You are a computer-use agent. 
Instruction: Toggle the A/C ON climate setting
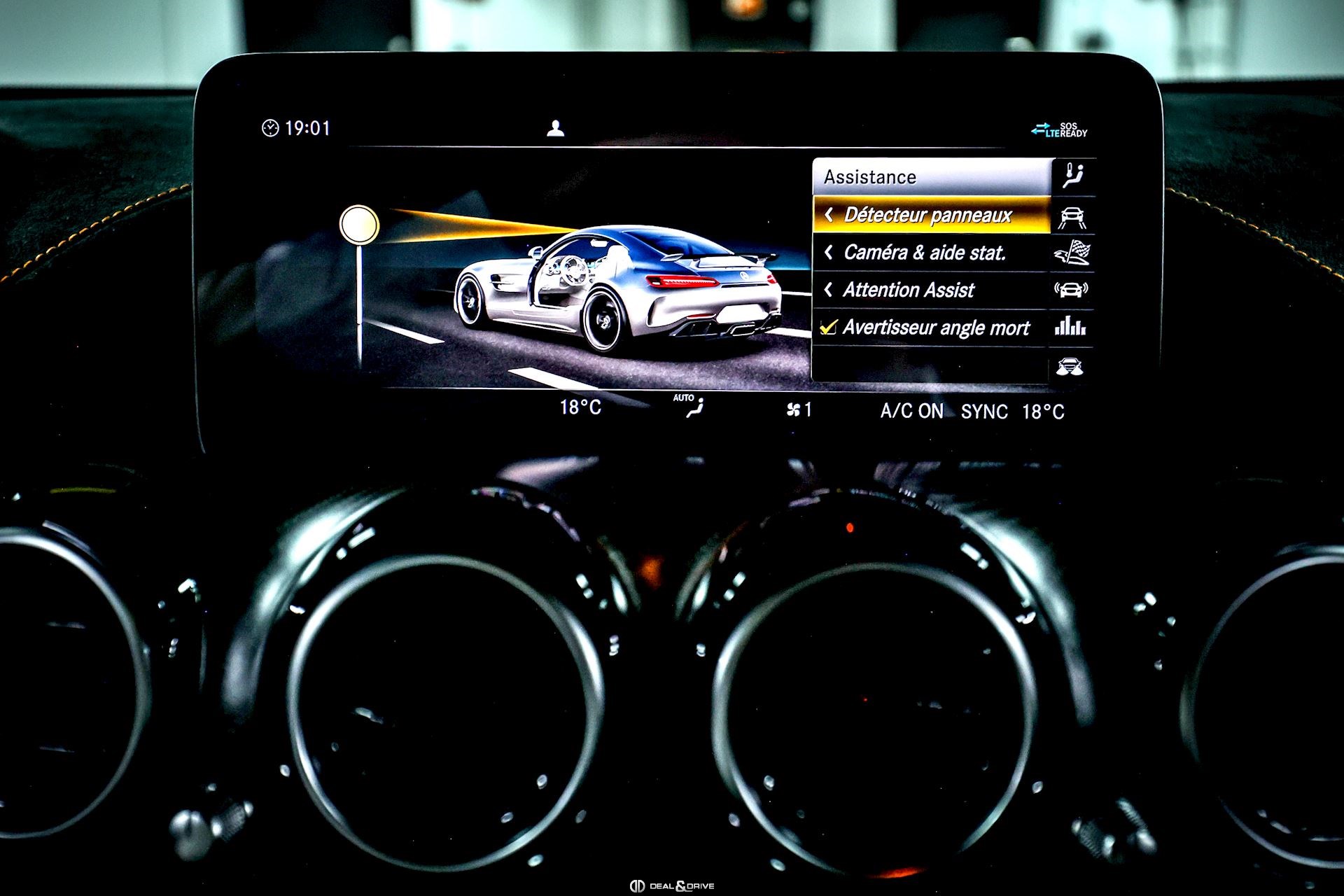(x=911, y=412)
